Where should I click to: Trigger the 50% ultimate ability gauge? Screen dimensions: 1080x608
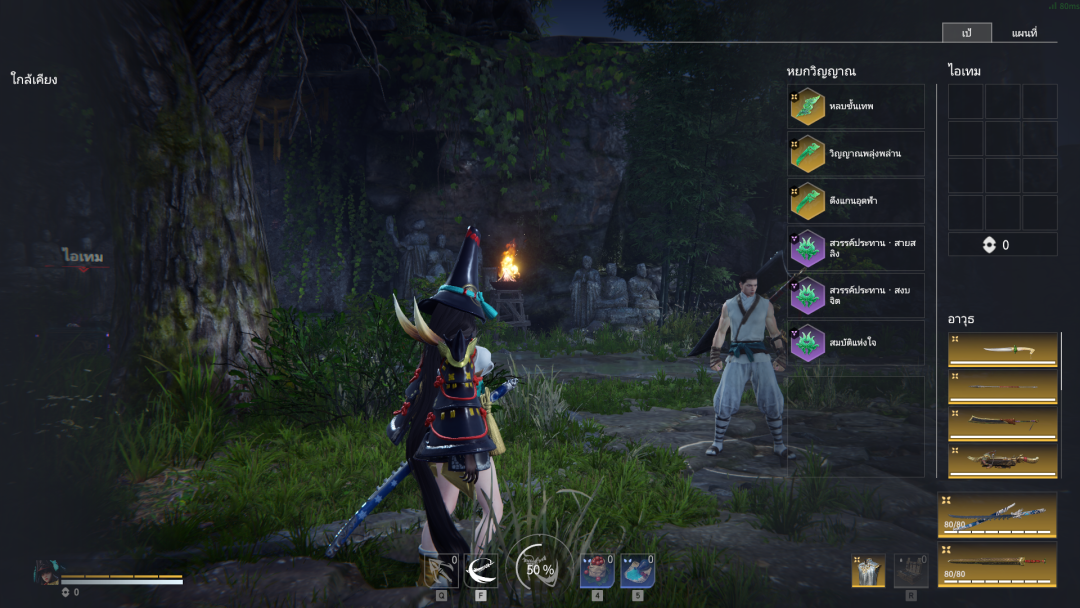pos(540,568)
